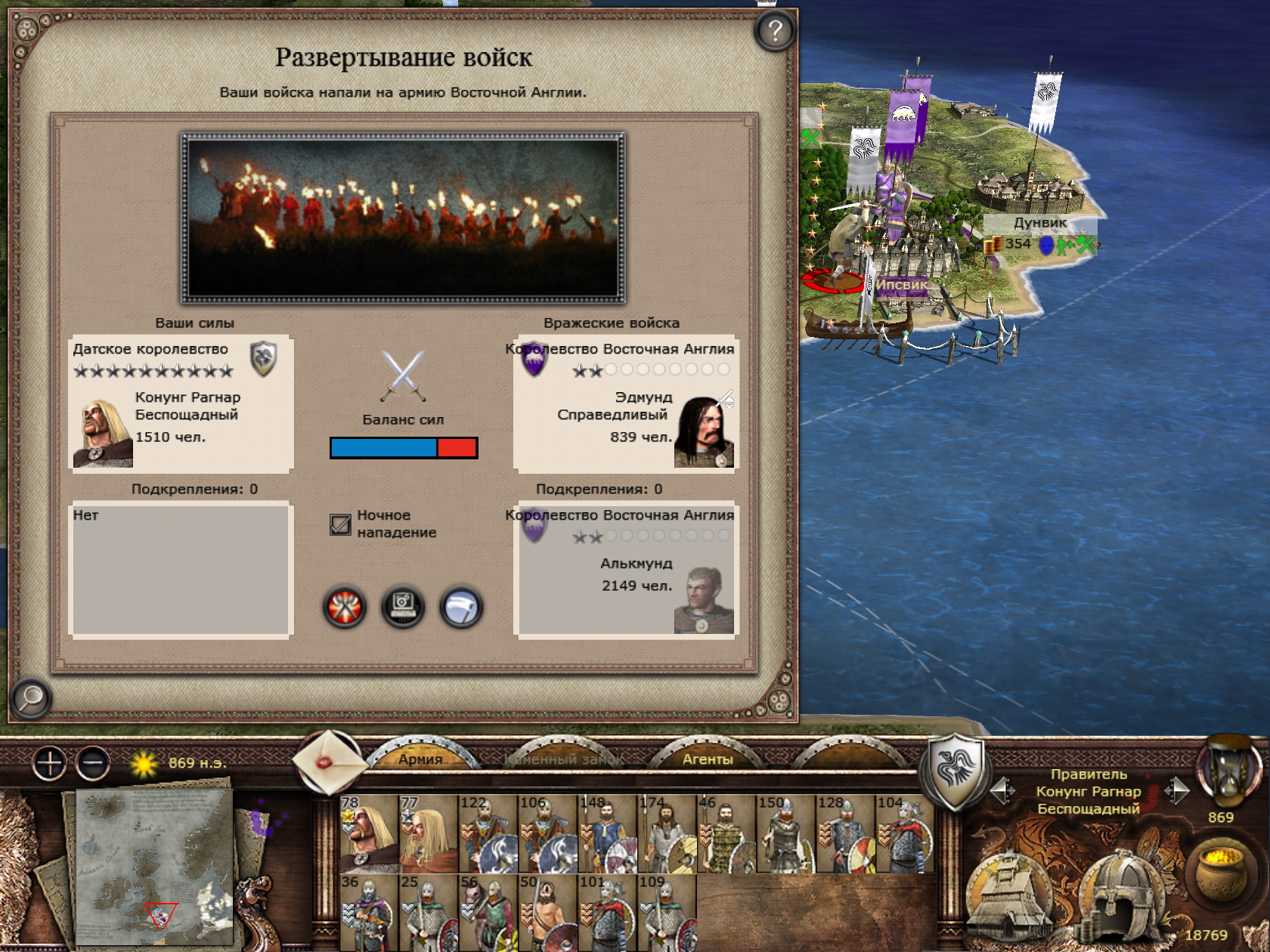1270x952 pixels.
Task: Switch to the Армия tab
Action: pos(420,759)
